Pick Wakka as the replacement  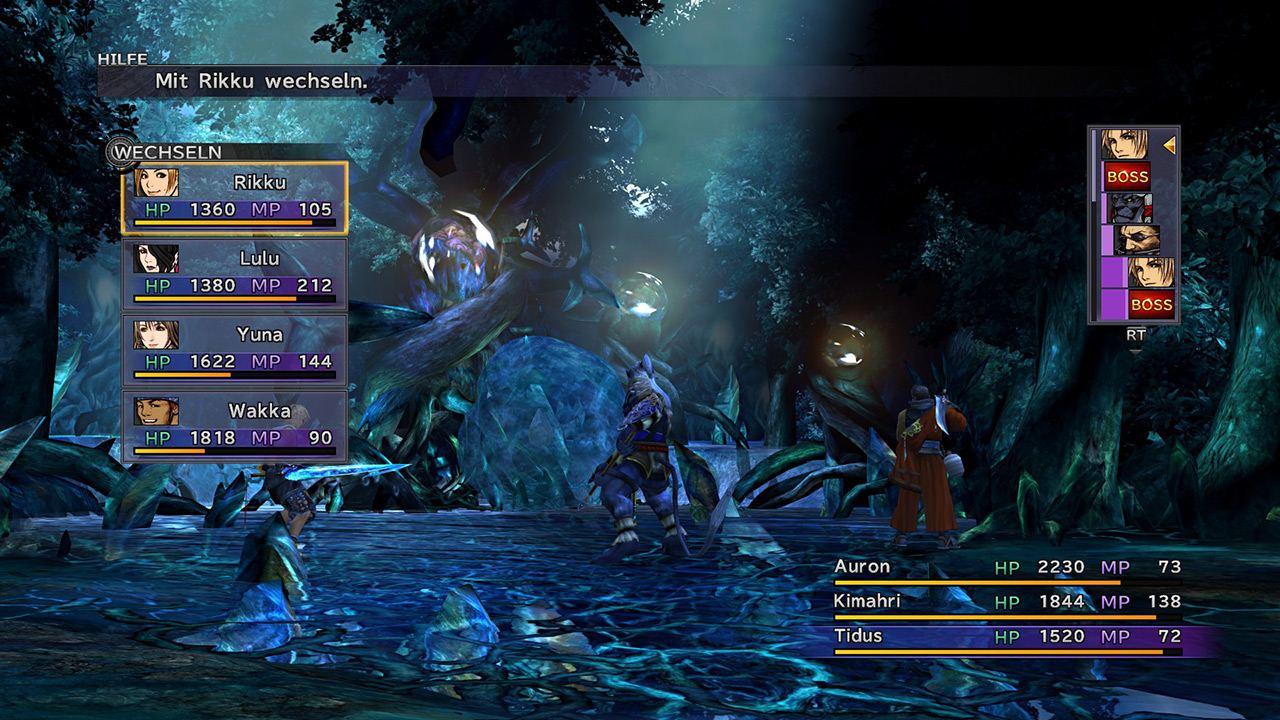[x=235, y=425]
